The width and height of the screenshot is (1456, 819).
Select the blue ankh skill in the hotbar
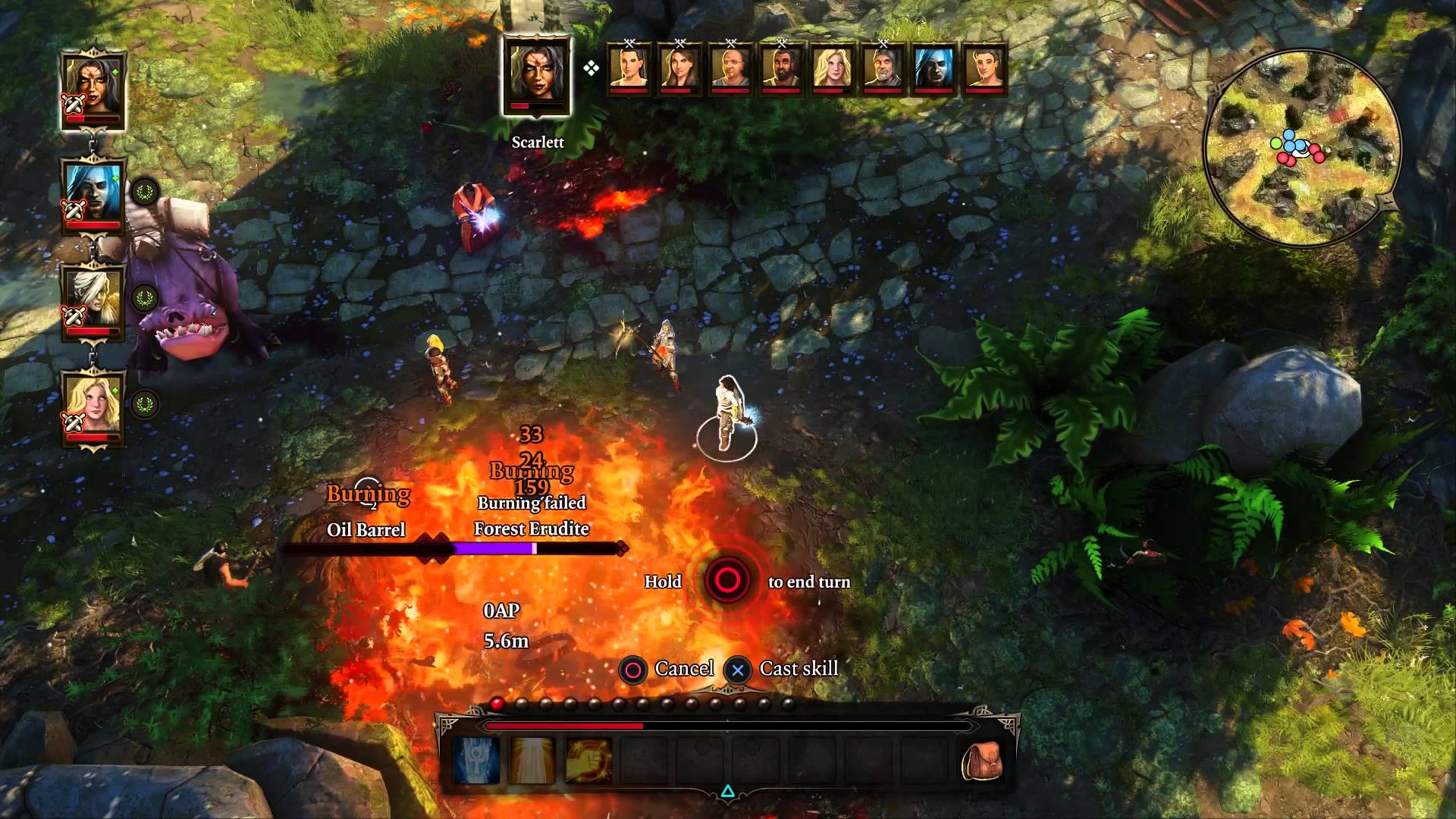click(476, 761)
